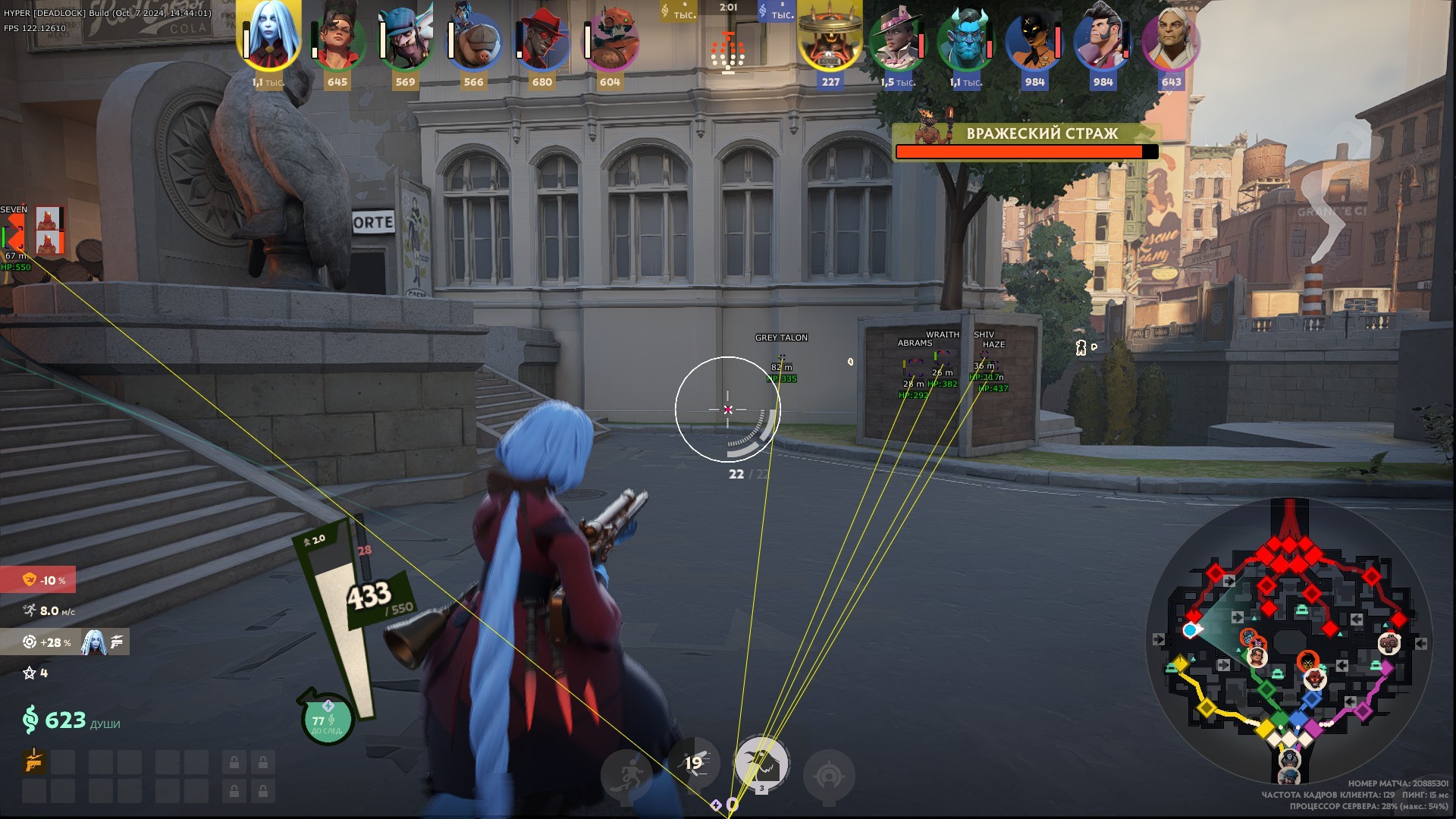Image resolution: width=1456 pixels, height=819 pixels.
Task: Select Yamato's portrait in the top bar
Action: point(269,38)
